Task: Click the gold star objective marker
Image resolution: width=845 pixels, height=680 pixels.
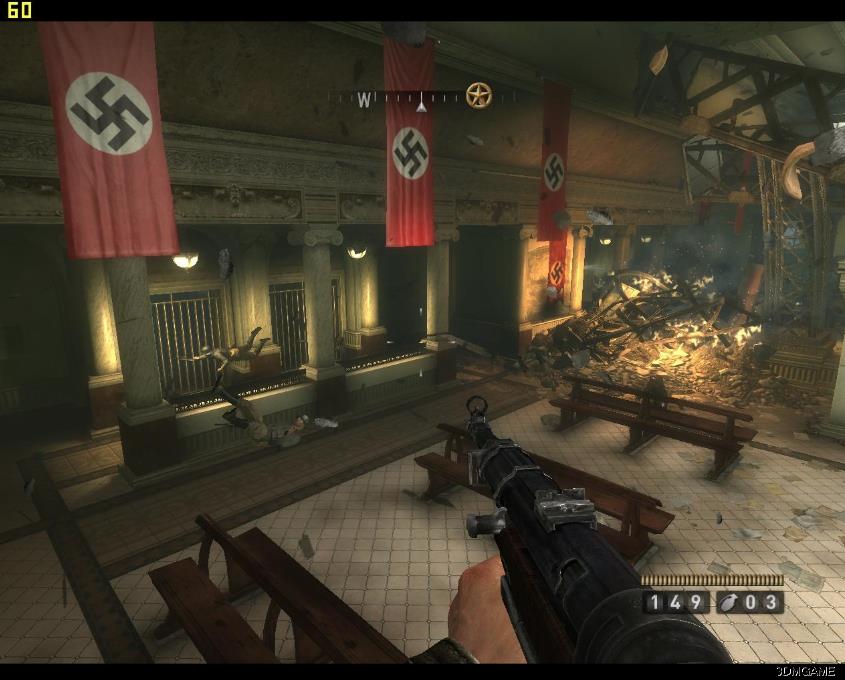Action: pyautogui.click(x=479, y=96)
